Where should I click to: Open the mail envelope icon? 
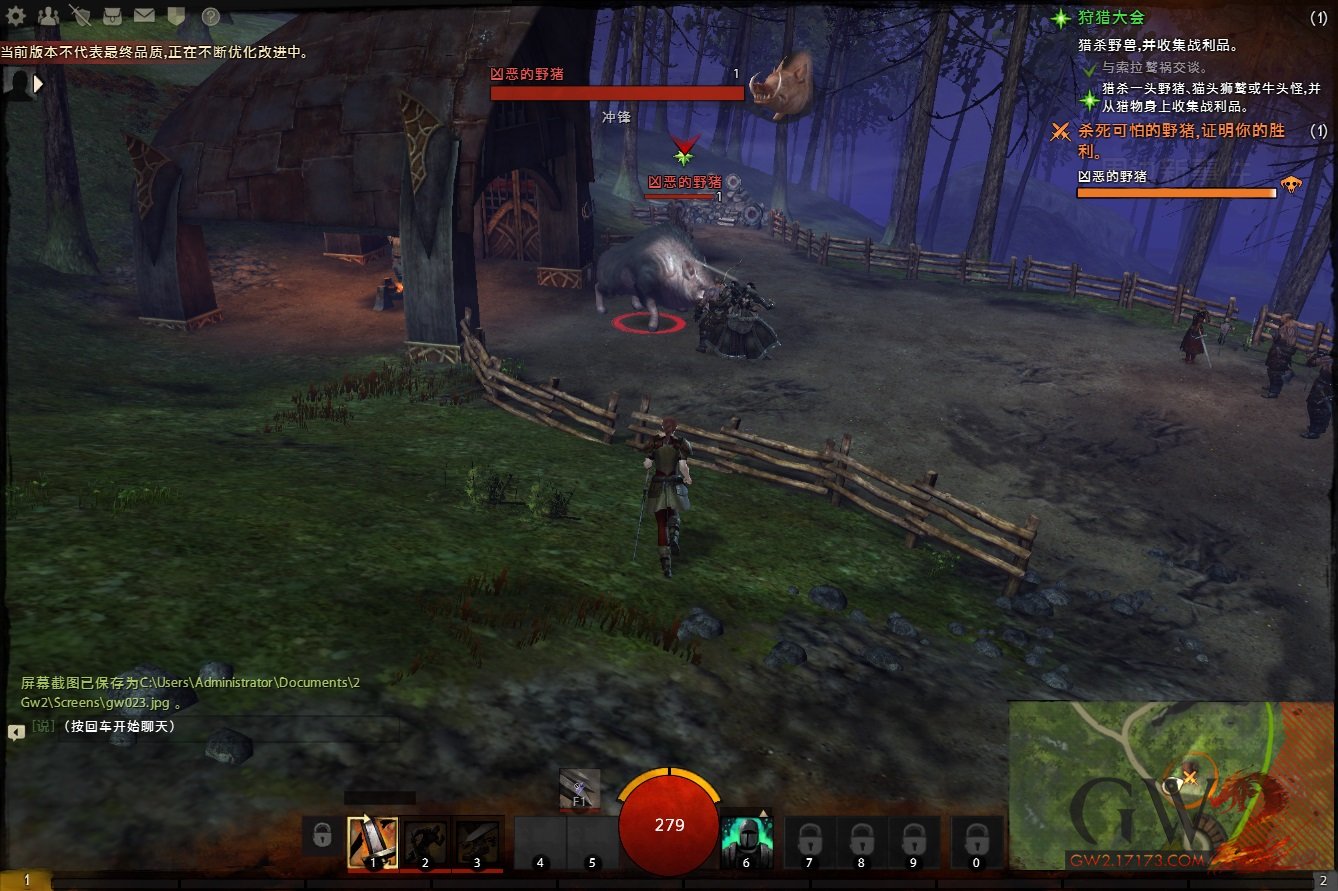145,16
